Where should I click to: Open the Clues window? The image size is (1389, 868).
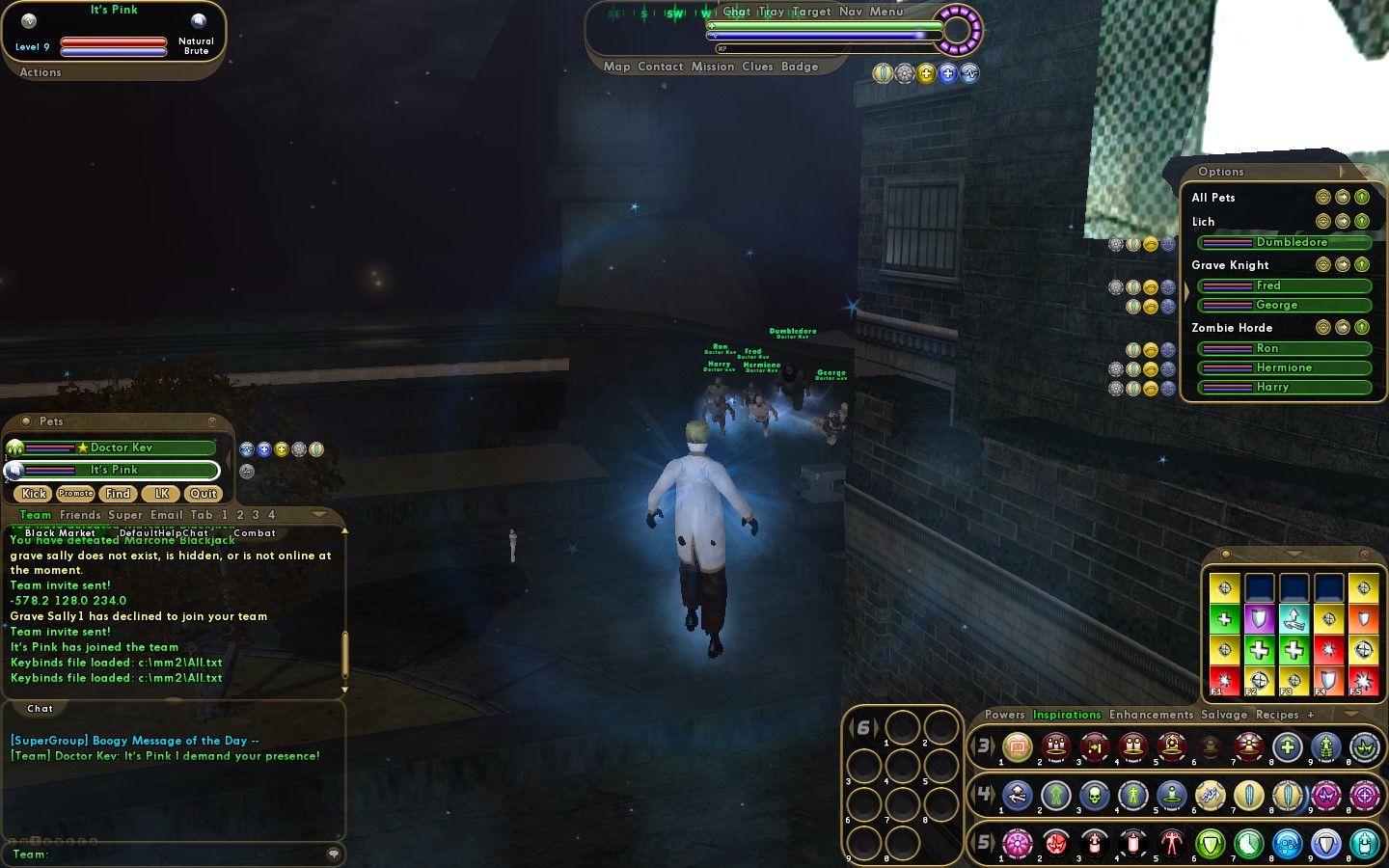[757, 67]
